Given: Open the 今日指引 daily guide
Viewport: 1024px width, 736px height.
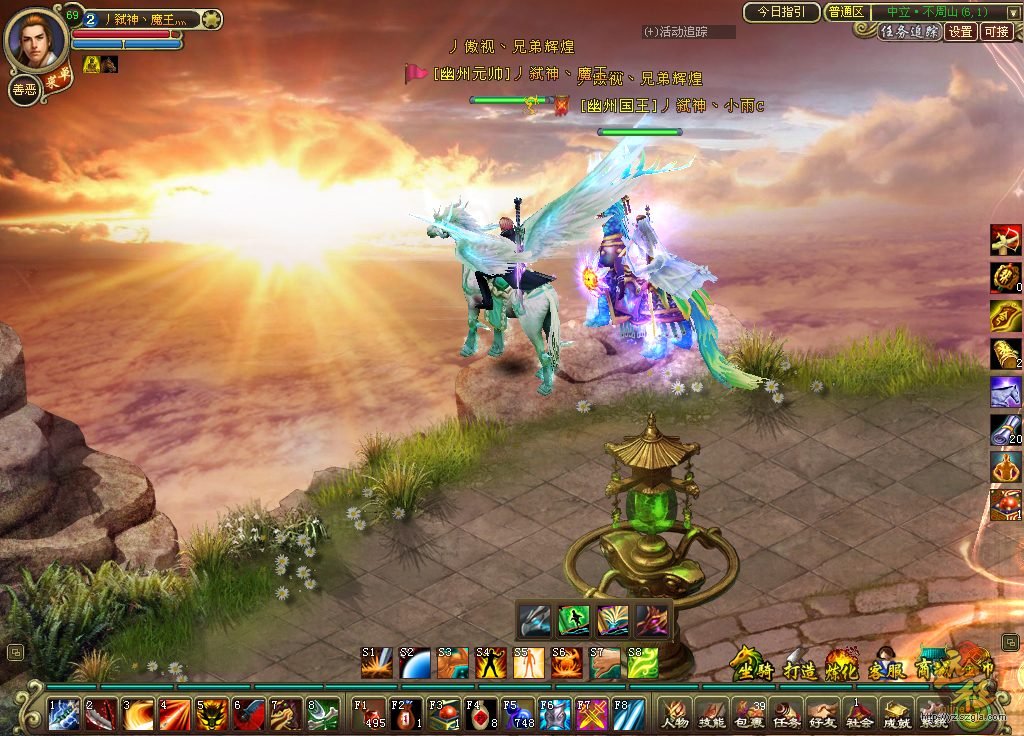Looking at the screenshot, I should click(781, 12).
